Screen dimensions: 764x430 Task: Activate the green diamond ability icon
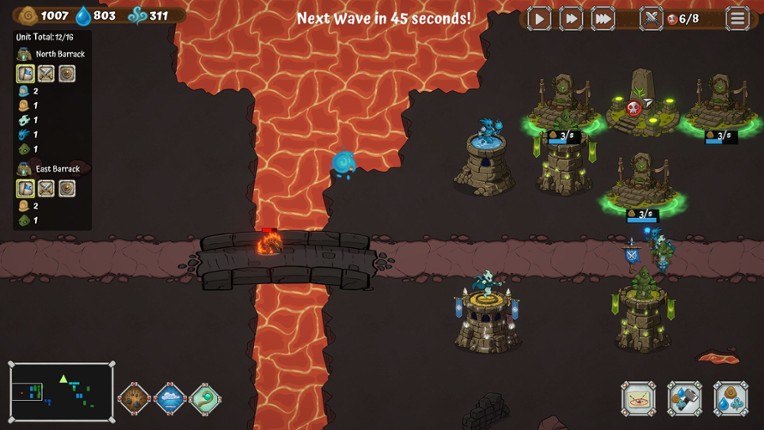point(205,399)
